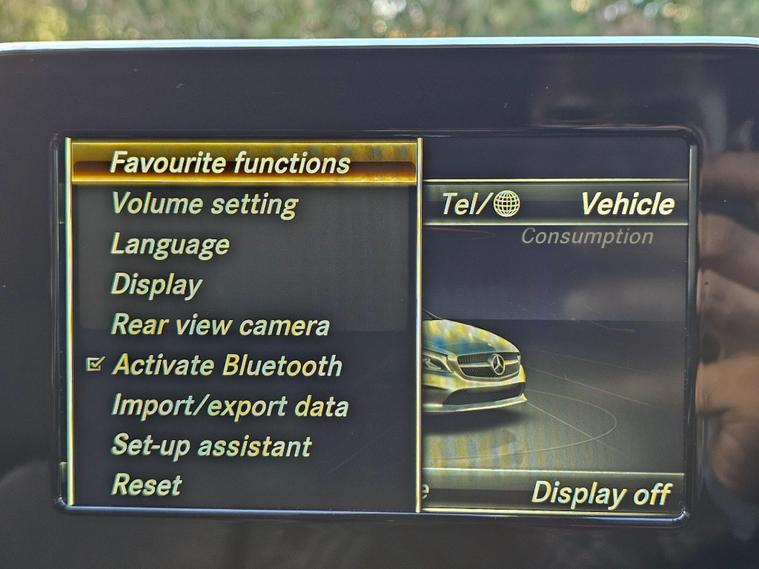759x569 pixels.
Task: Choose the Language menu entry
Action: click(170, 244)
